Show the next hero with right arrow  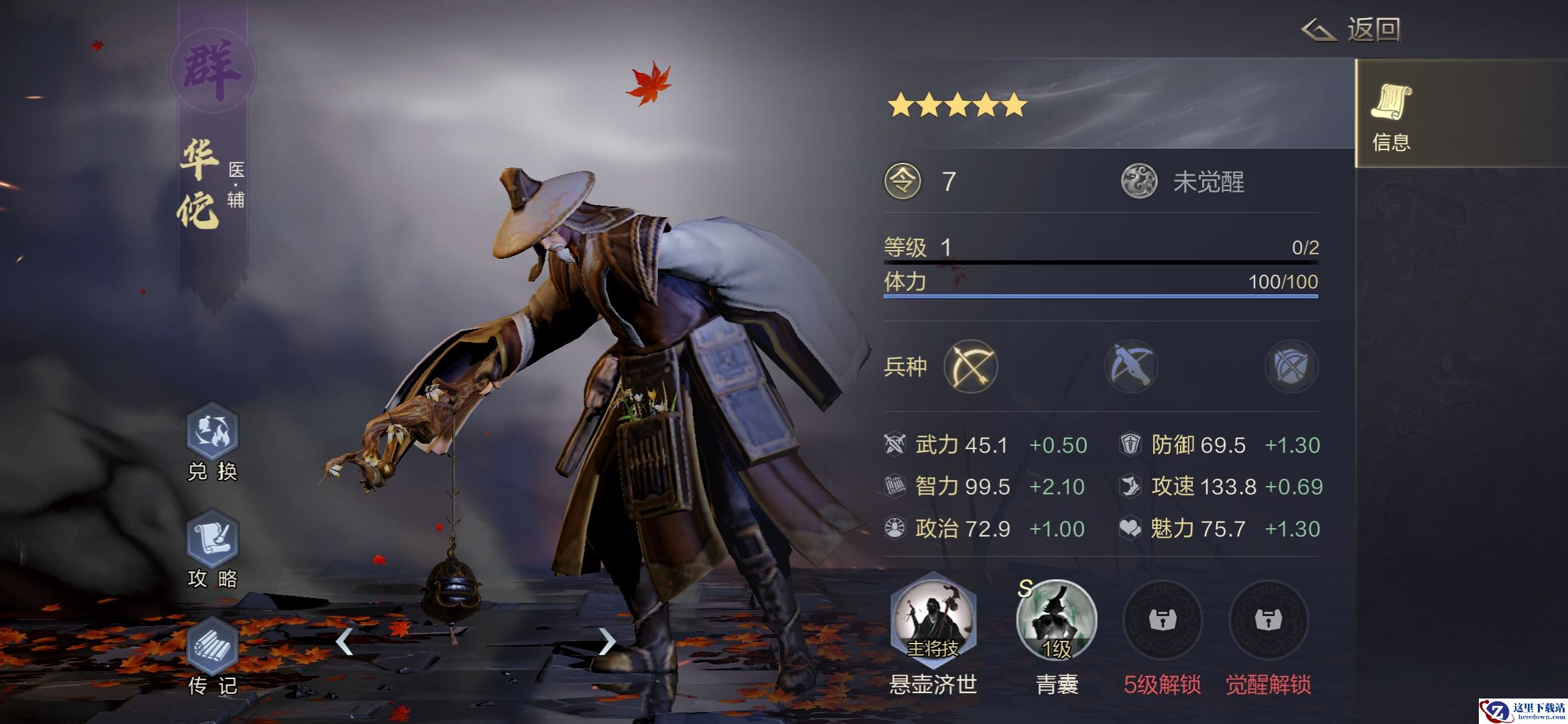pos(606,642)
